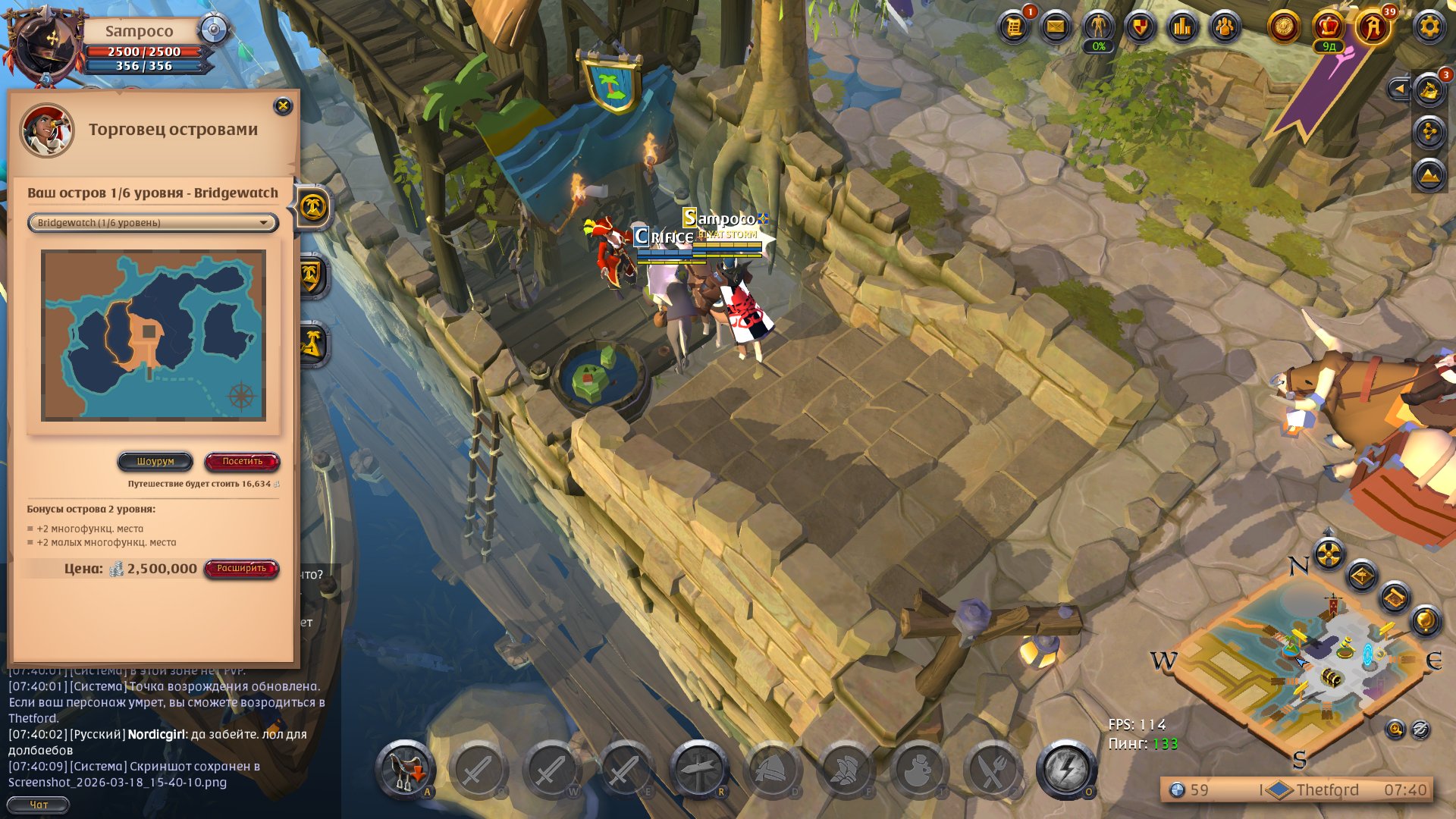Click the gold coin icon in the top bar
The height and width of the screenshot is (819, 1456).
[x=1284, y=27]
